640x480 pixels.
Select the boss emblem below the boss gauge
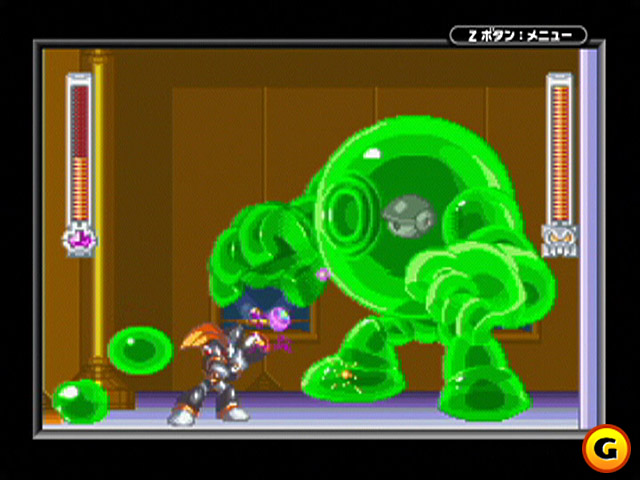coord(558,241)
